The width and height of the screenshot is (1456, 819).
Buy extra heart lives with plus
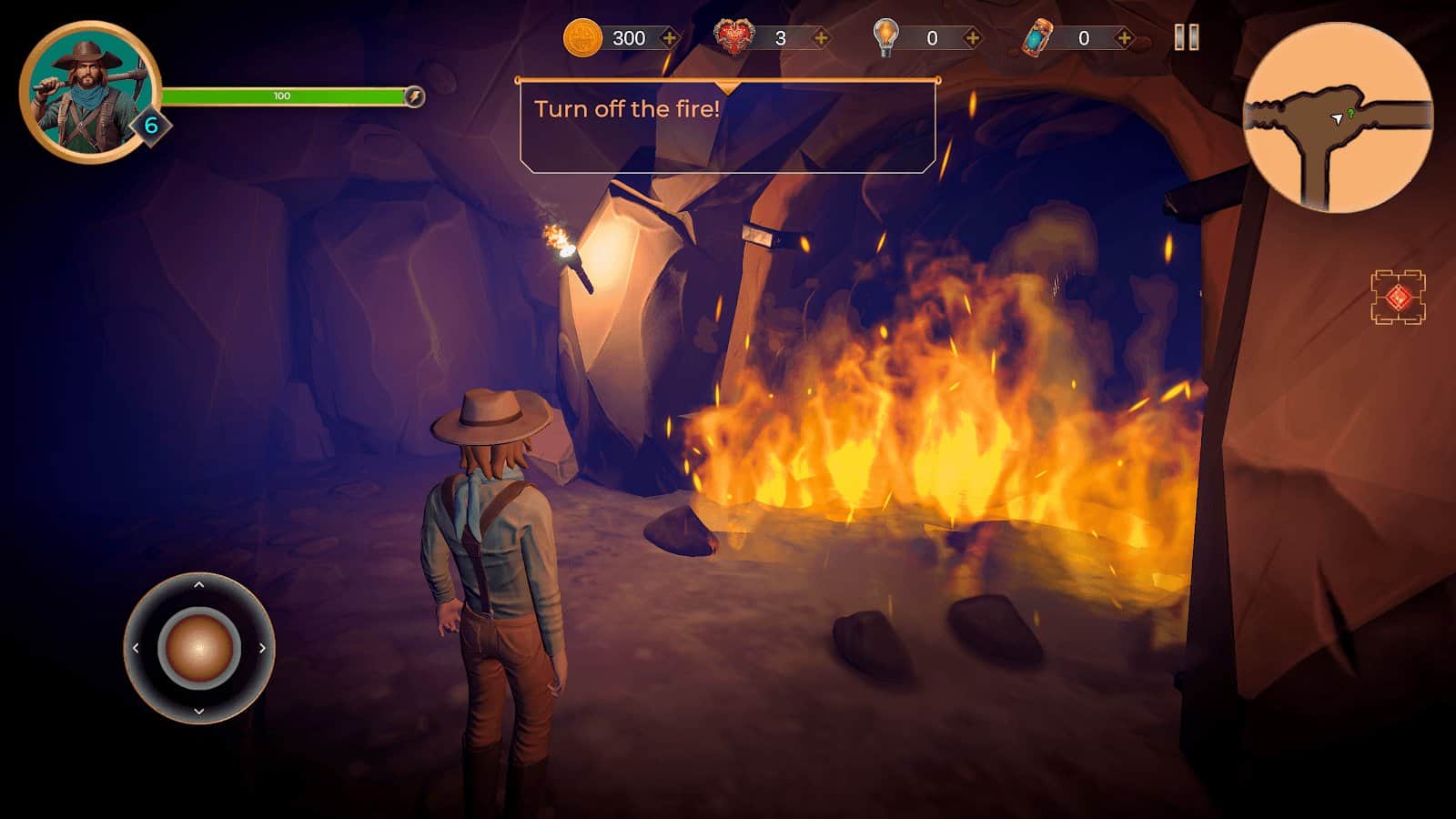coord(821,38)
